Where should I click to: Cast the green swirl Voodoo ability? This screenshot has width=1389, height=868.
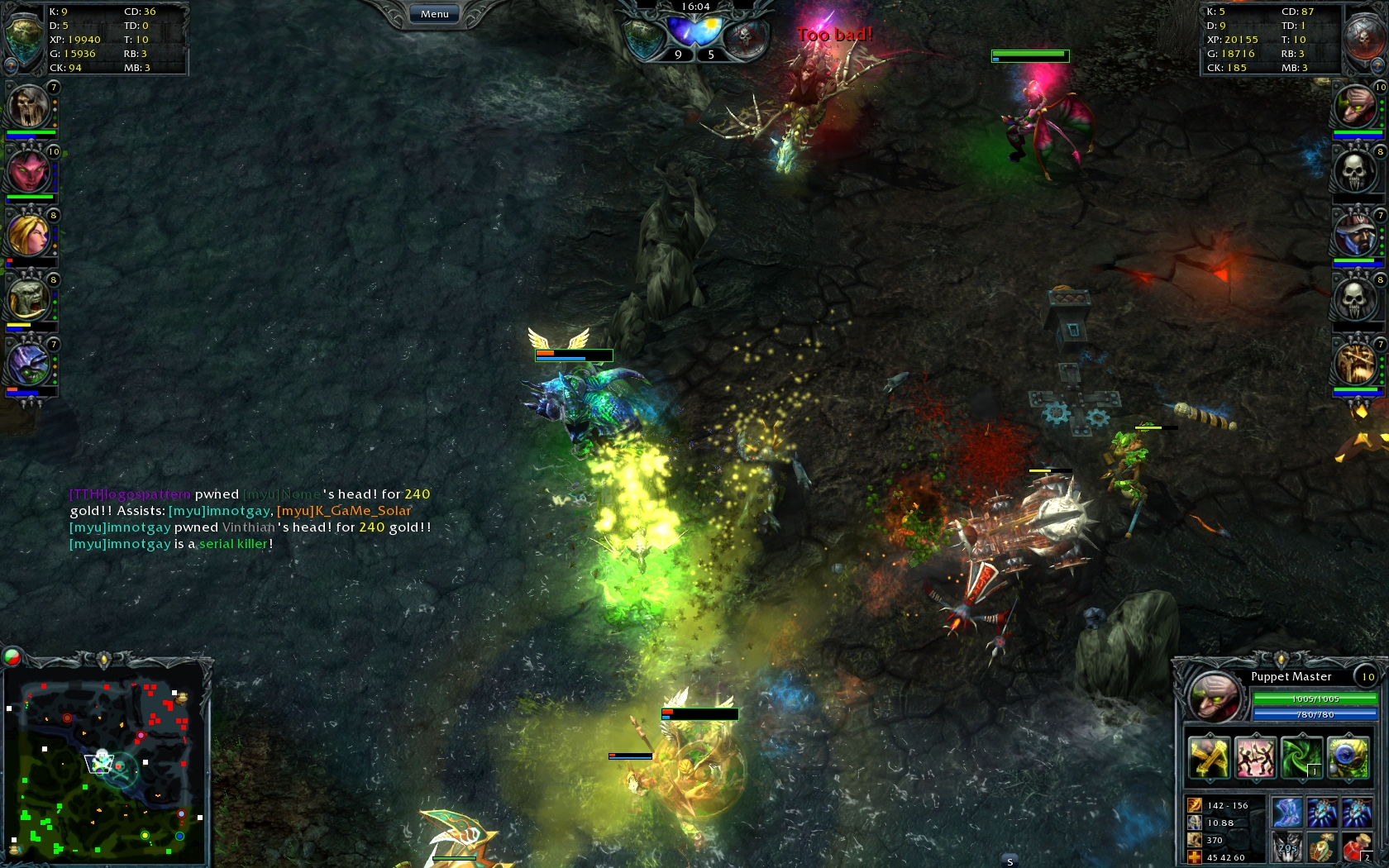(1301, 756)
